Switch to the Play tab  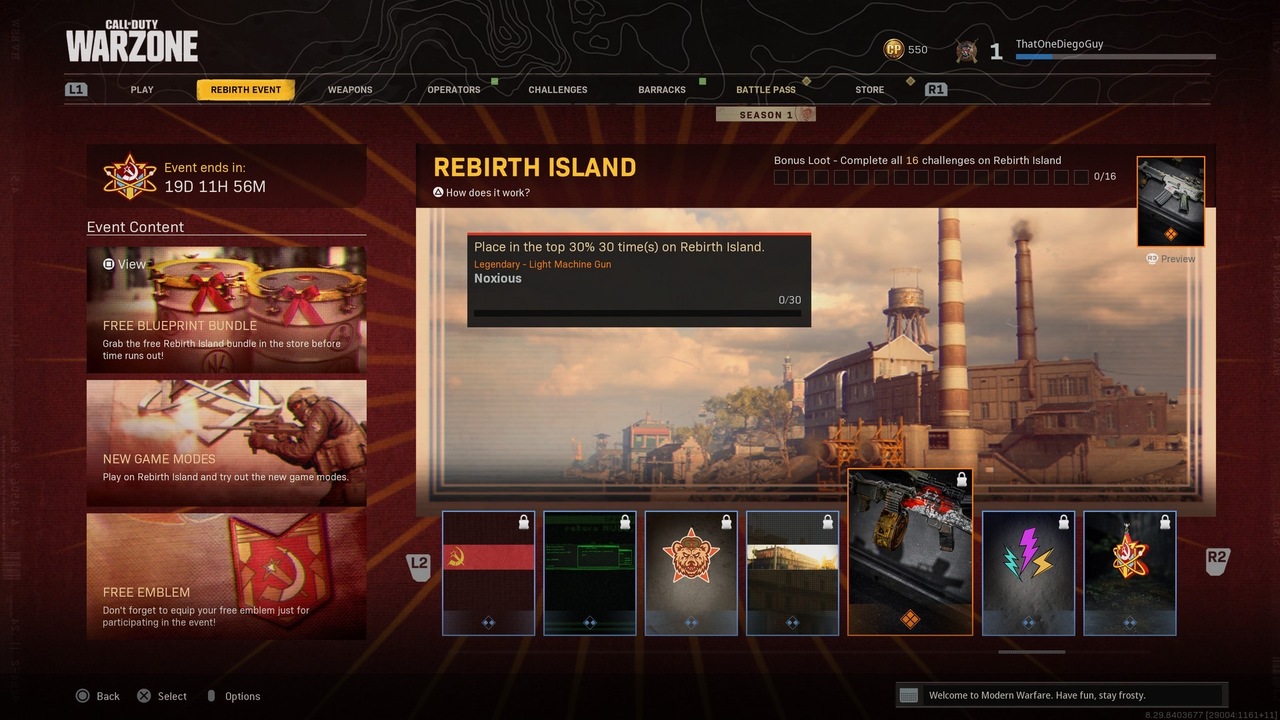[142, 90]
